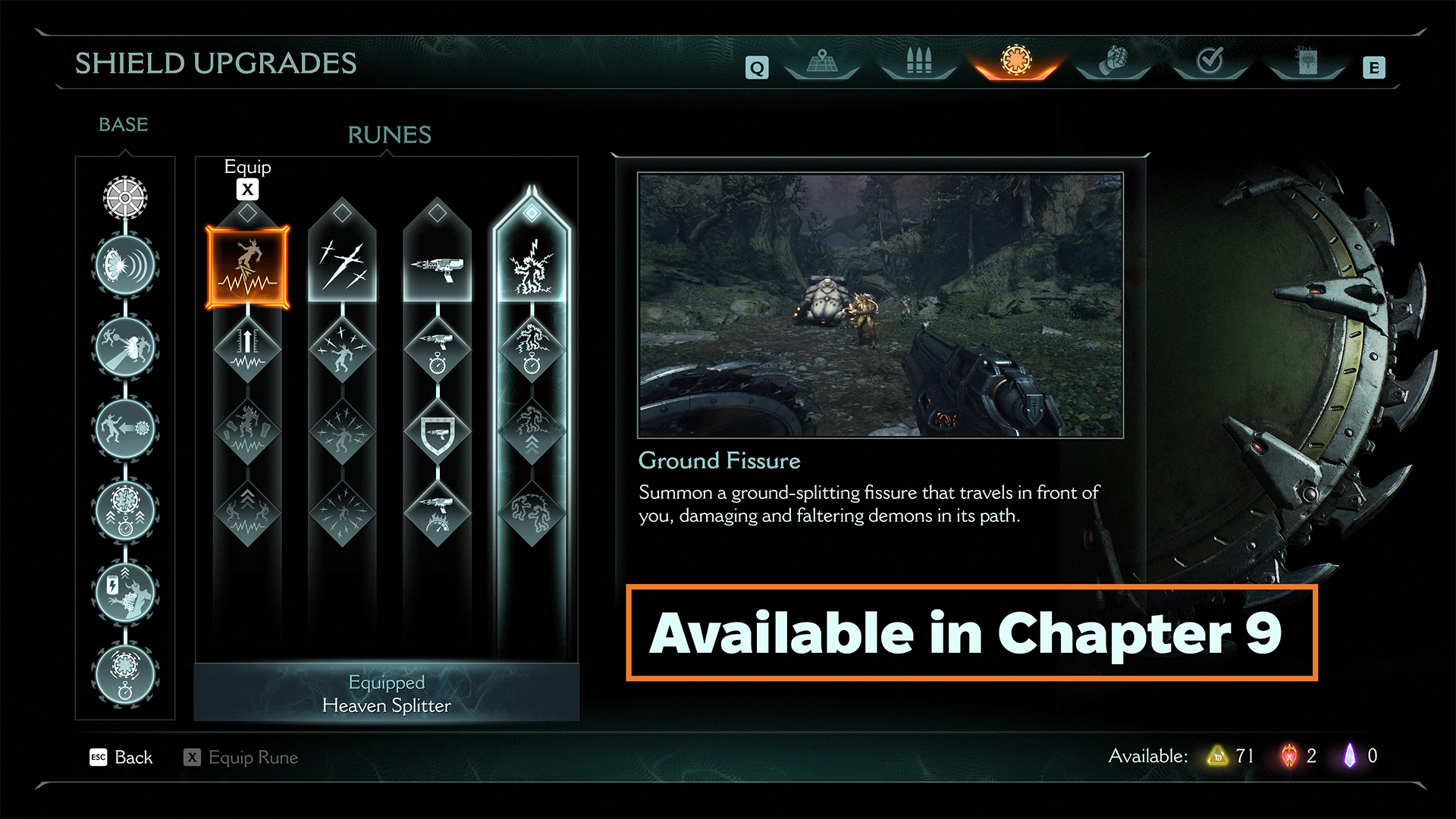Play the Ground Fissure preview video
The width and height of the screenshot is (1456, 819).
point(880,305)
